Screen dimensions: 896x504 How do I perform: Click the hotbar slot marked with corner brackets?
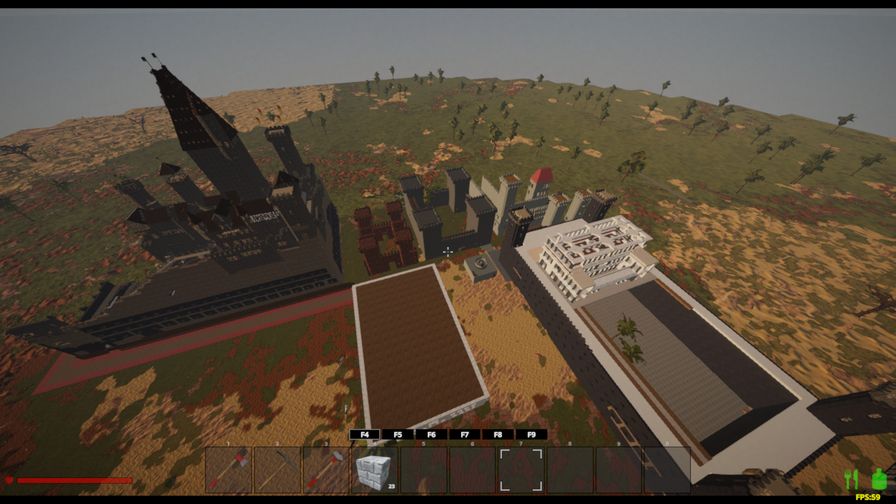(x=521, y=469)
